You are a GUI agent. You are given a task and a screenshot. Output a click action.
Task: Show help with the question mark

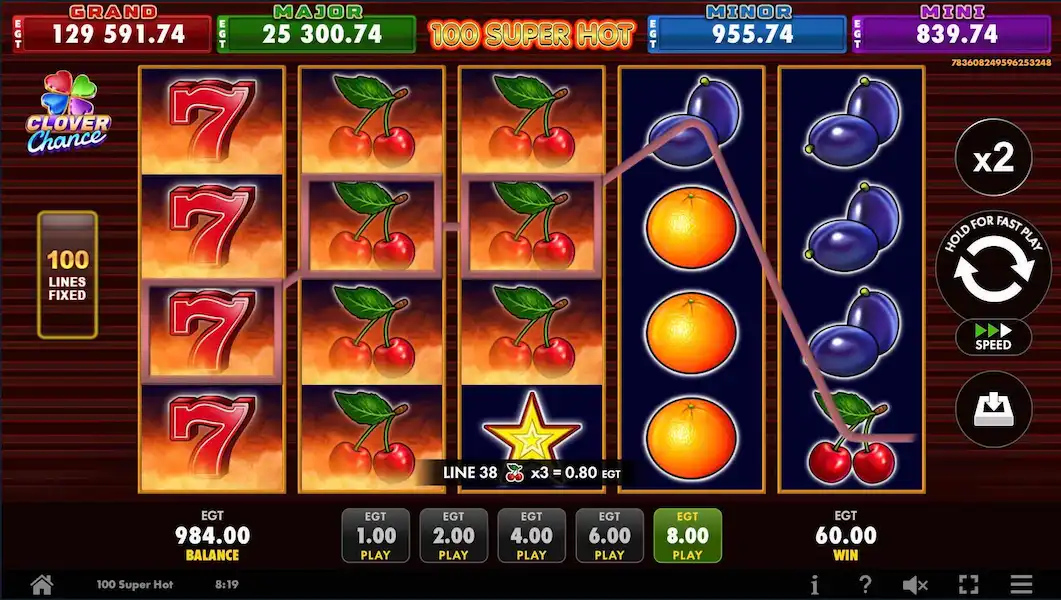865,585
